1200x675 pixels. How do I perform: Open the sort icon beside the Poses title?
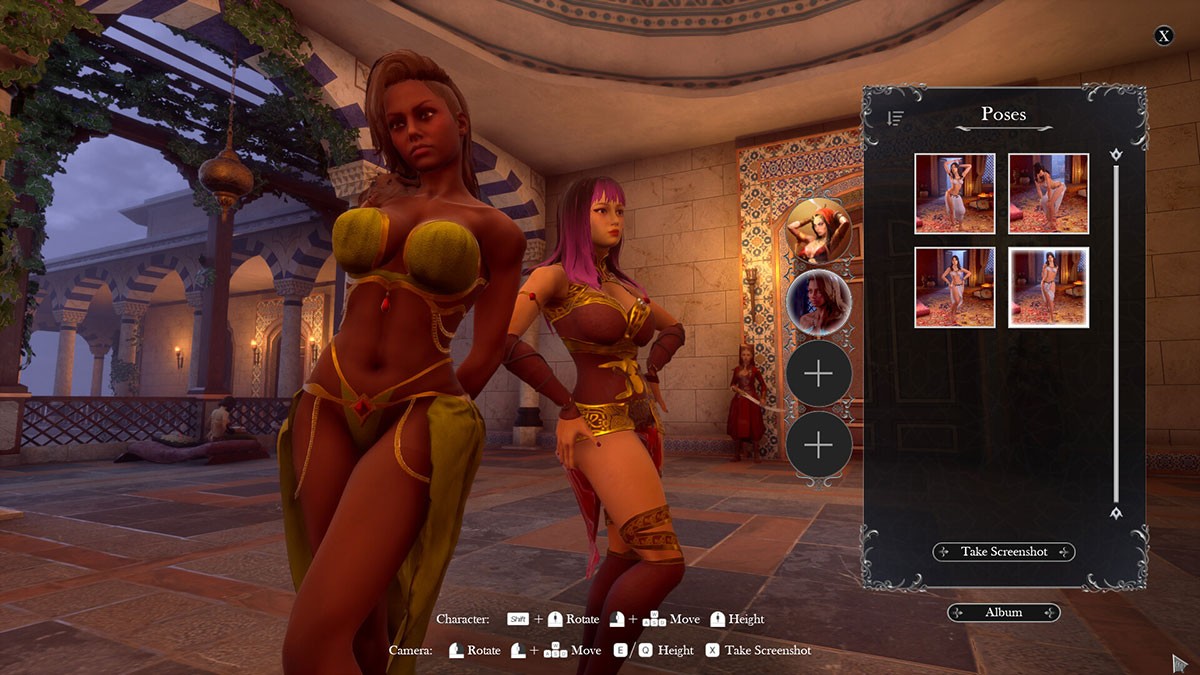(x=895, y=118)
